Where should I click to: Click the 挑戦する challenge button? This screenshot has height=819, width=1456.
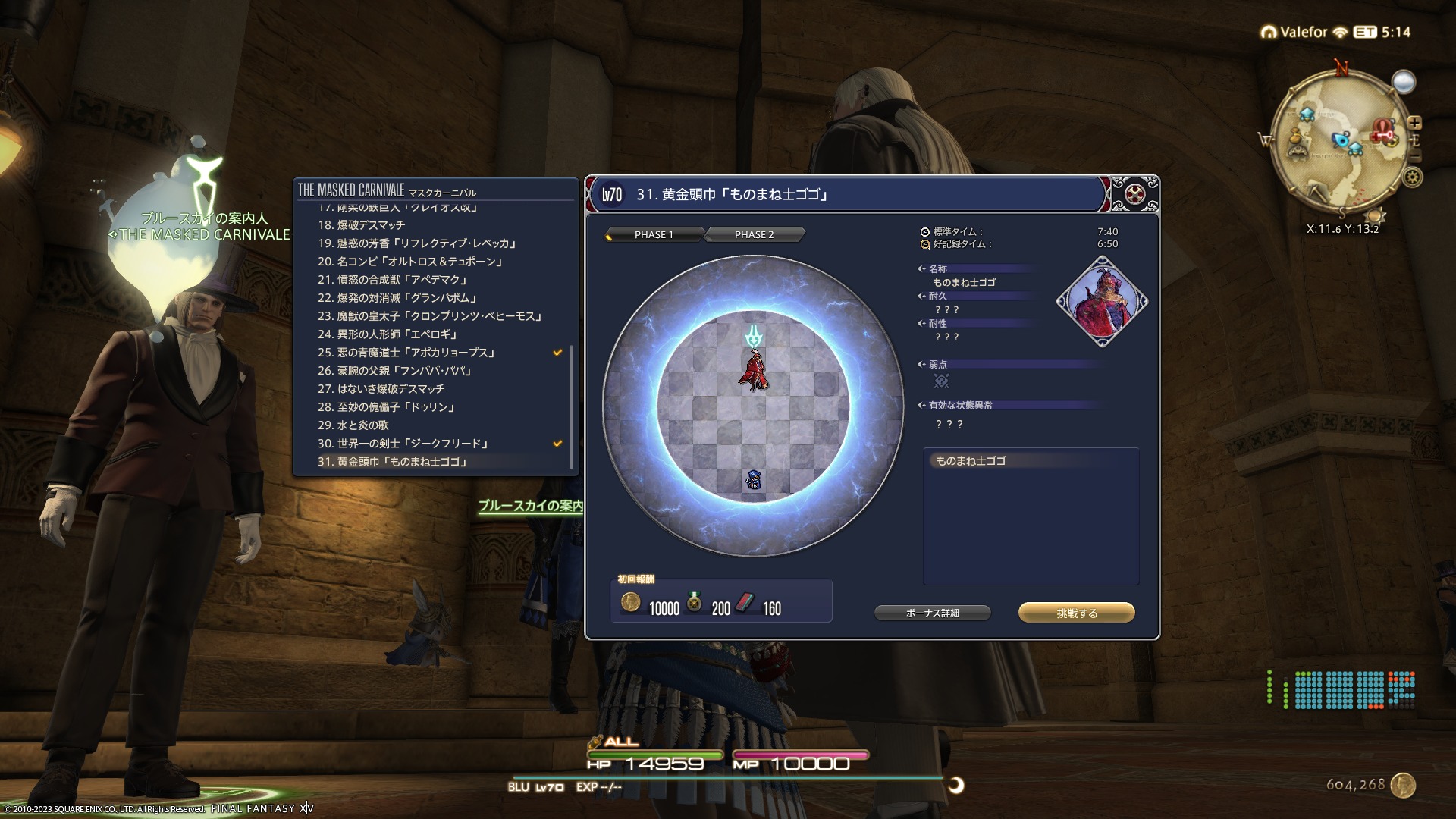tap(1076, 613)
